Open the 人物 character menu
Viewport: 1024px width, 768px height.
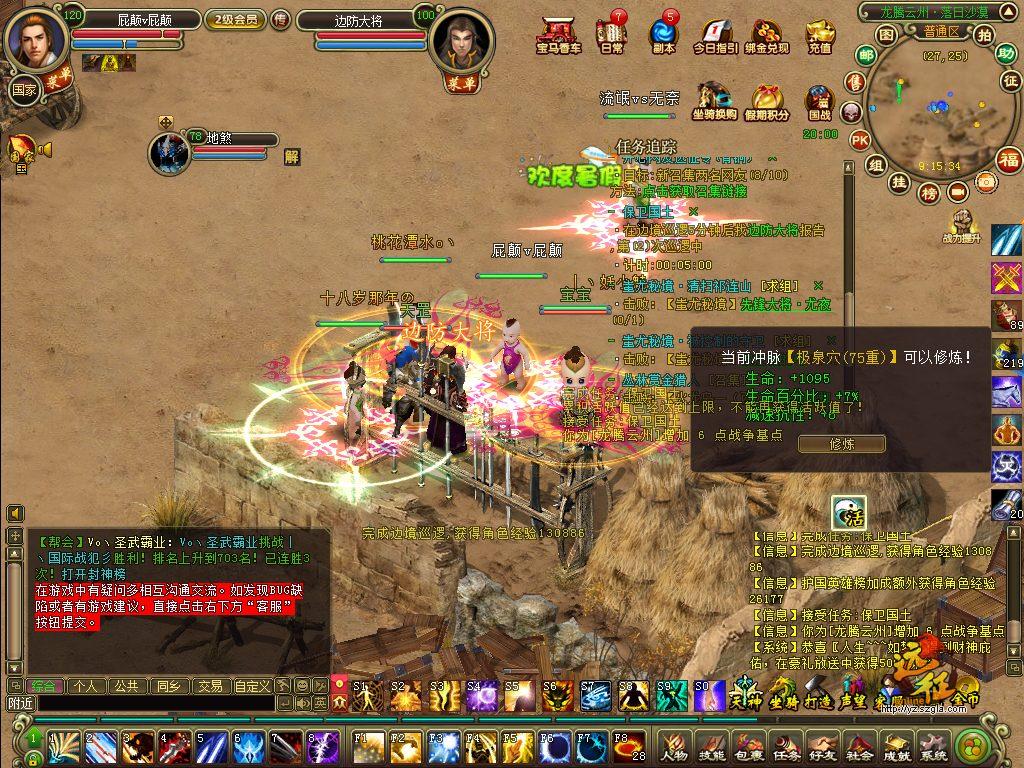tap(674, 745)
